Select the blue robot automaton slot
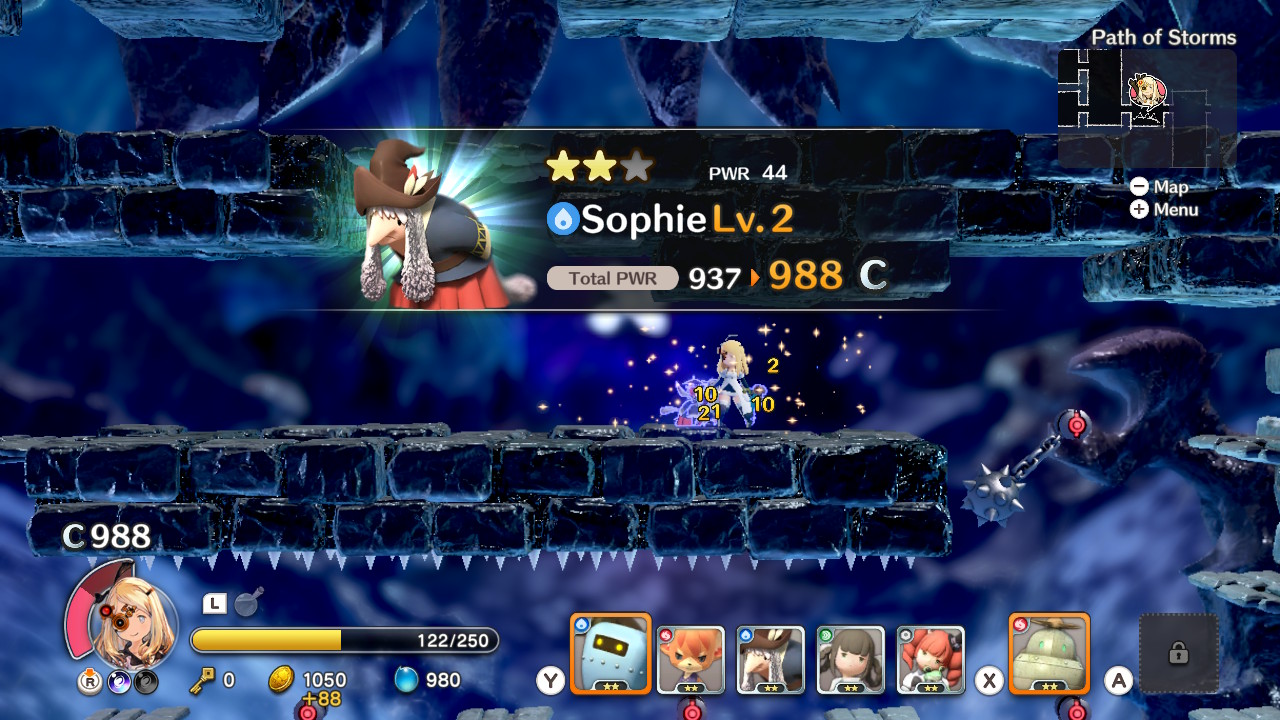The image size is (1280, 720). tap(610, 654)
